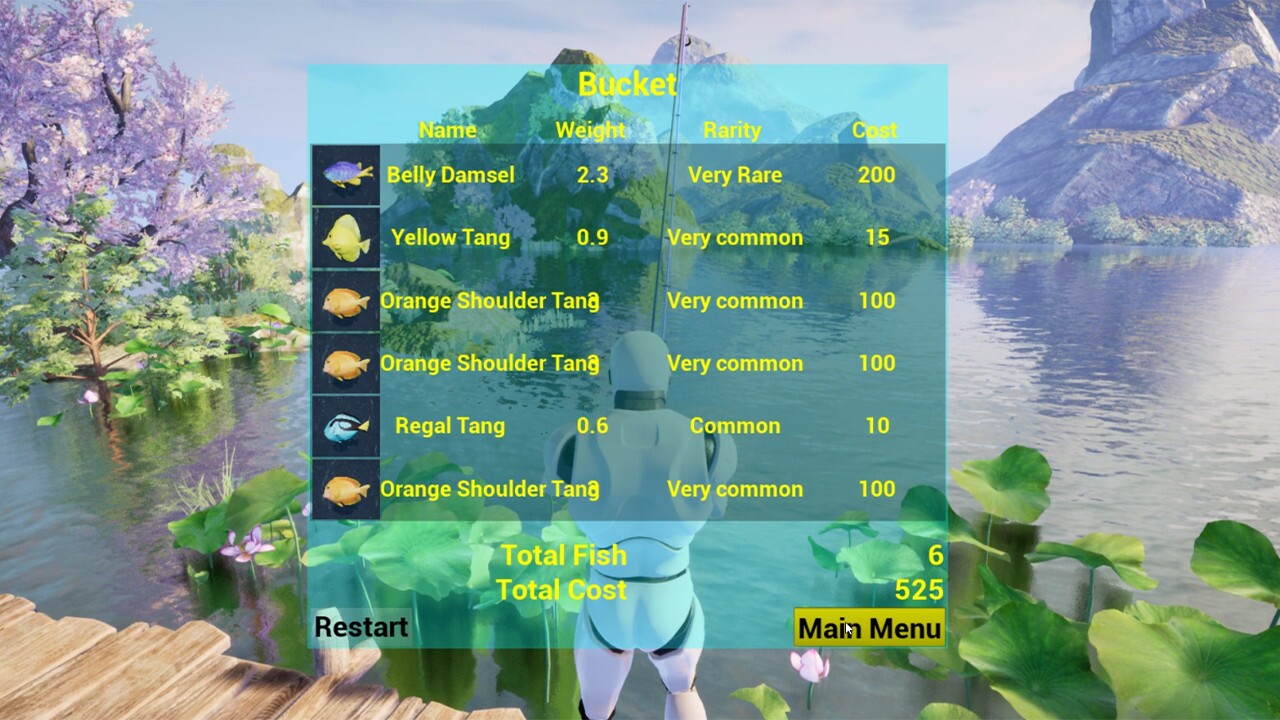The height and width of the screenshot is (720, 1280).
Task: Click the last Orange Shoulder Tang icon
Action: [345, 489]
